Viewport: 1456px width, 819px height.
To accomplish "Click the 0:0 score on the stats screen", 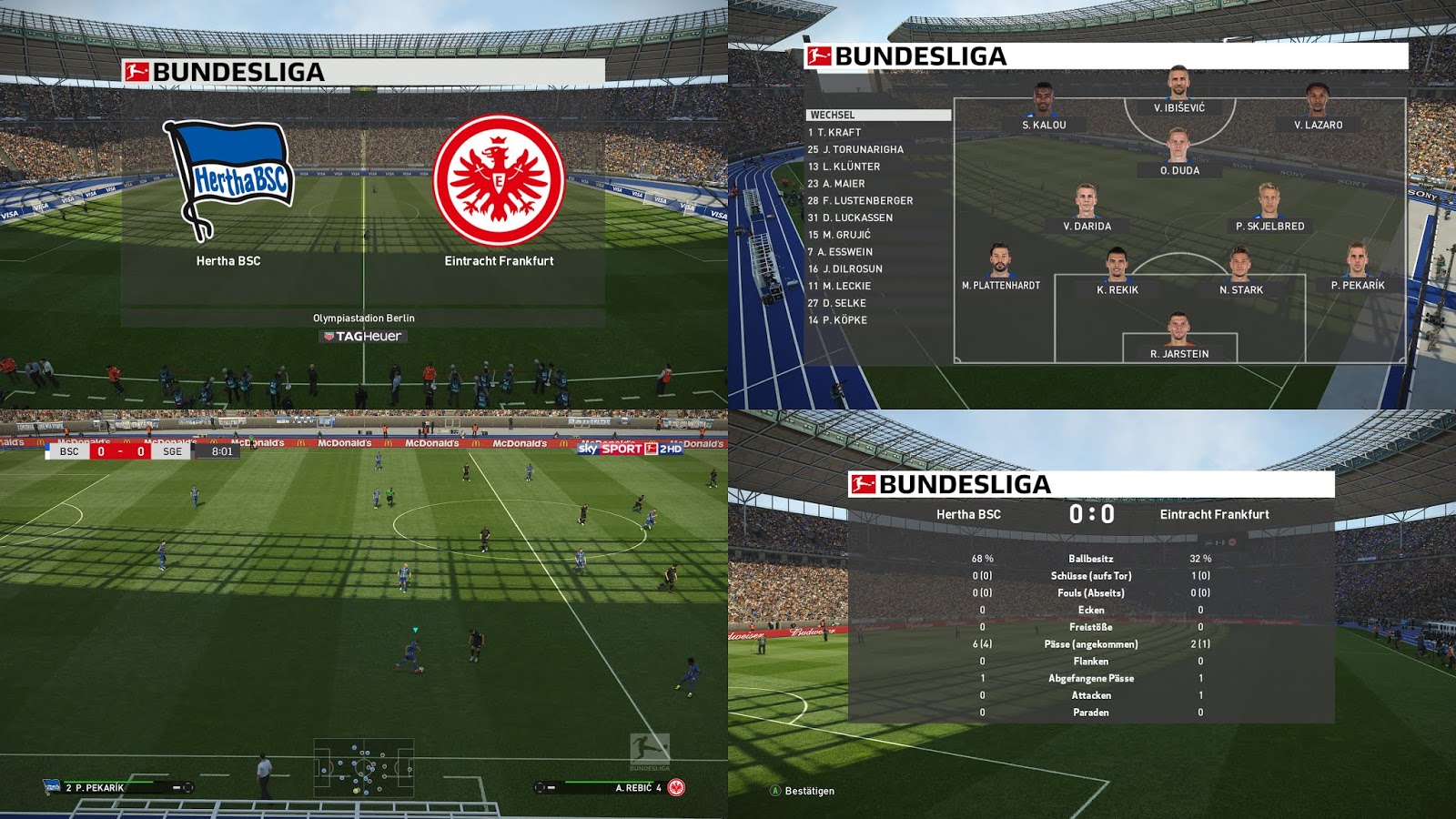I will point(1095,514).
